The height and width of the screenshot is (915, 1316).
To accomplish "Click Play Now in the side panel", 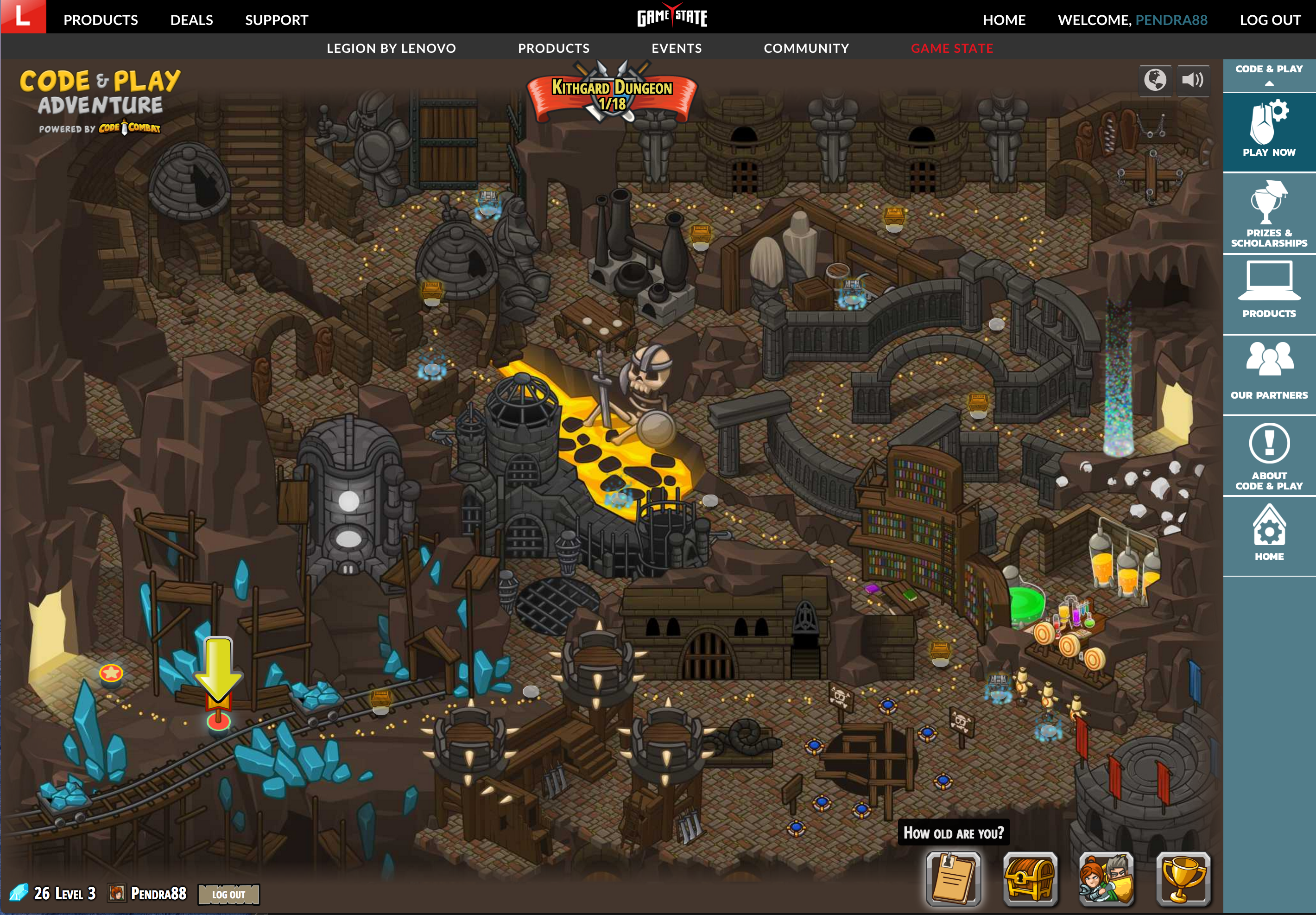I will [x=1269, y=129].
